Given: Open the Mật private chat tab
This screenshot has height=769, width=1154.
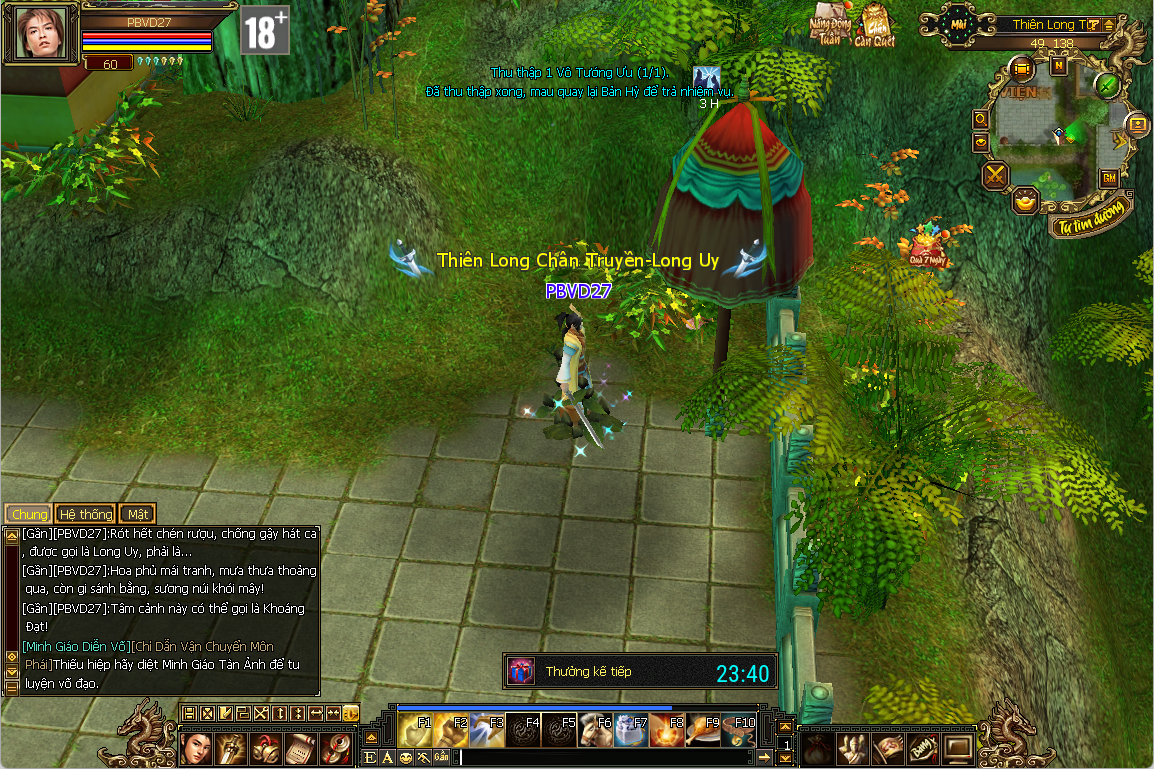Looking at the screenshot, I should (x=138, y=514).
